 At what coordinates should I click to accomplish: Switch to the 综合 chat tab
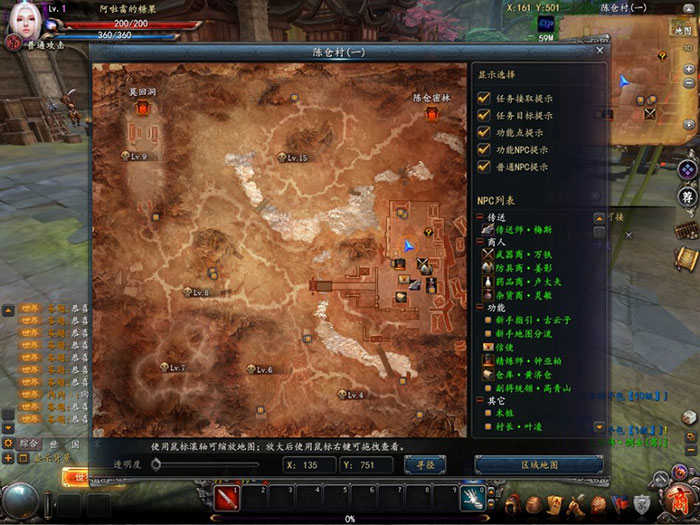click(x=29, y=443)
